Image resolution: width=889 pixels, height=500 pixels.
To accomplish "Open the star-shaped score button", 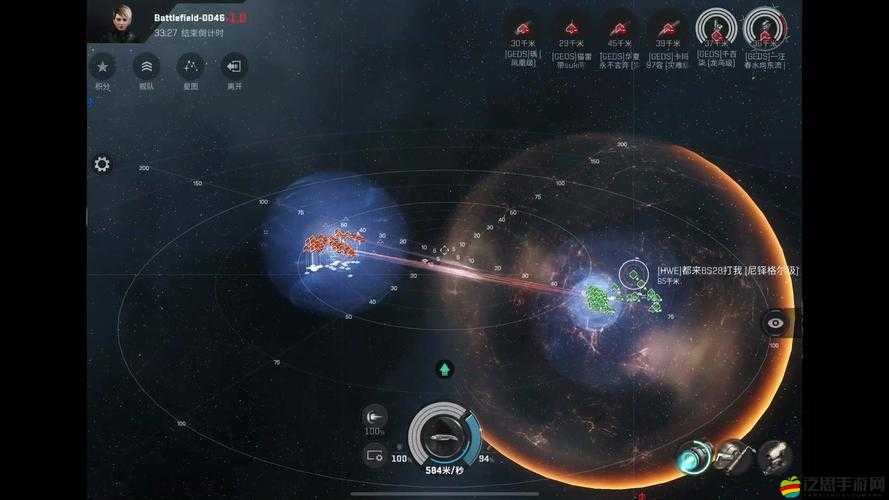I will [x=102, y=67].
